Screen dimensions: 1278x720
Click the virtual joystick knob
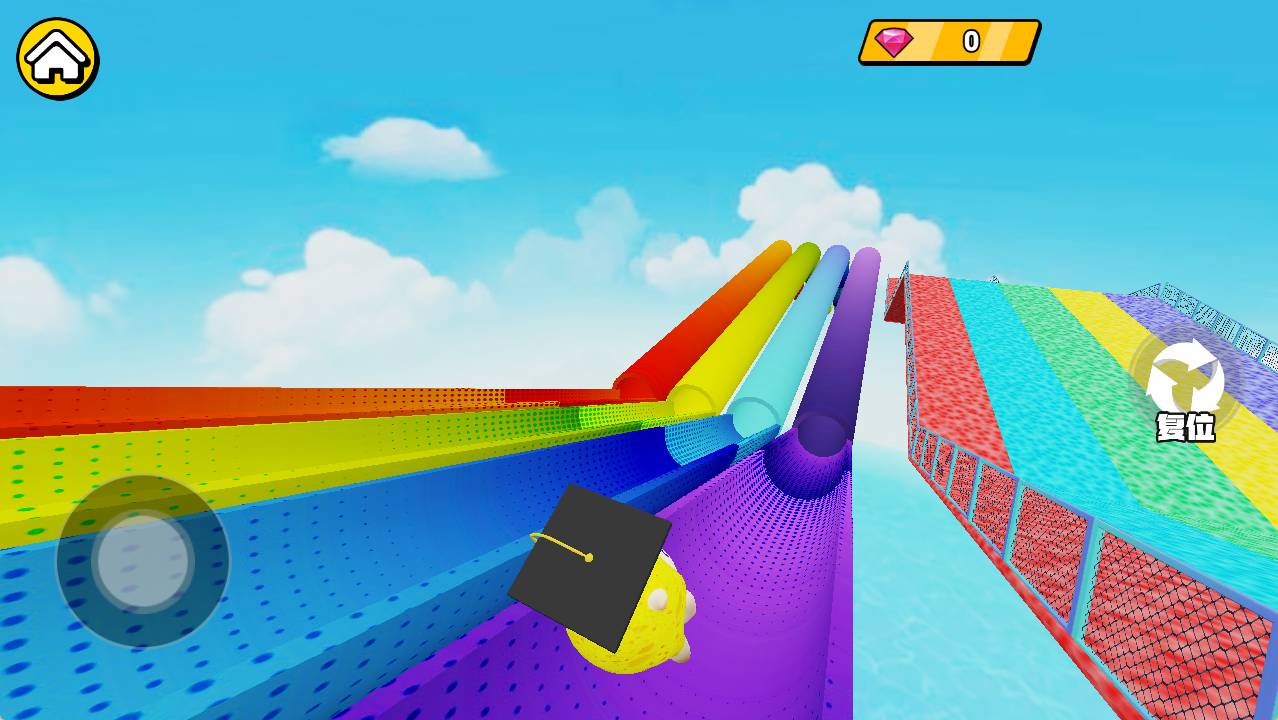143,560
